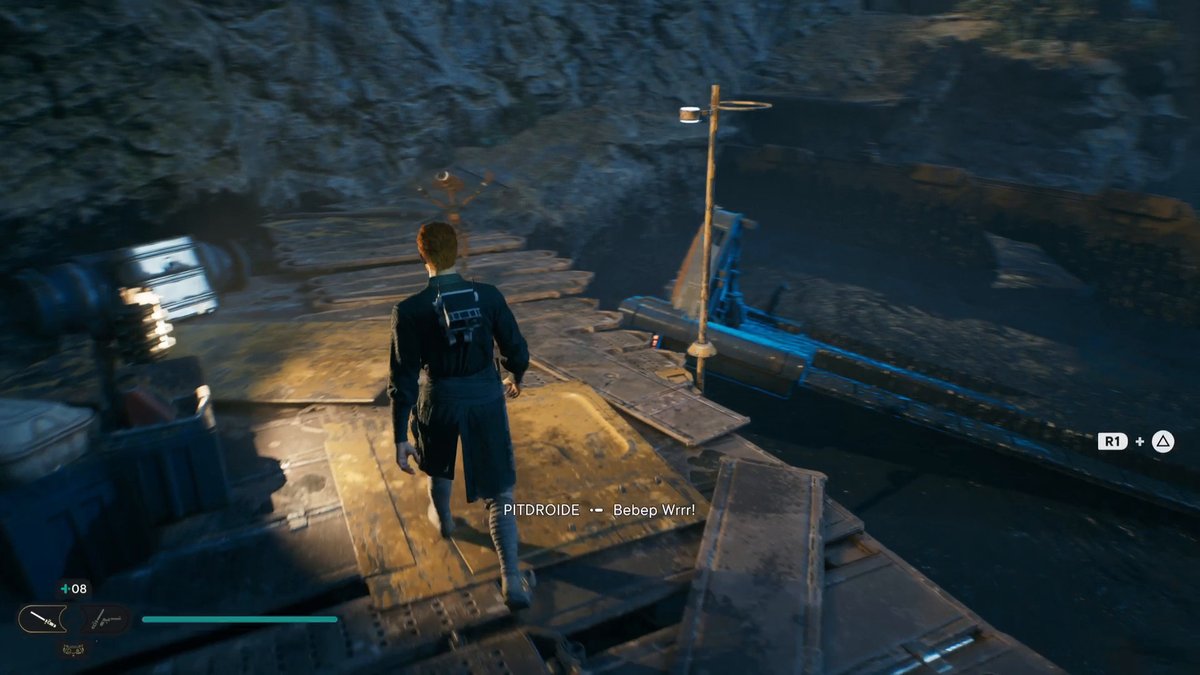Switch to the blaster stance icon
The height and width of the screenshot is (675, 1200).
[x=104, y=619]
